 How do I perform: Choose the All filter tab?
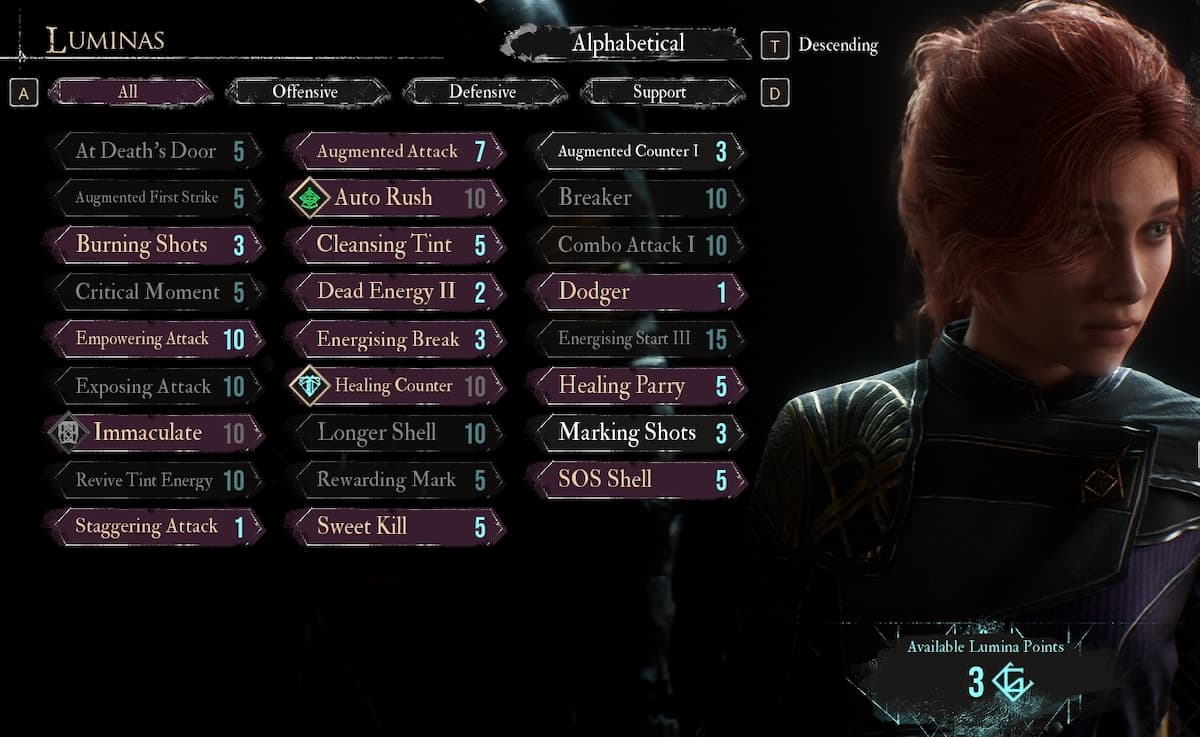coord(128,92)
